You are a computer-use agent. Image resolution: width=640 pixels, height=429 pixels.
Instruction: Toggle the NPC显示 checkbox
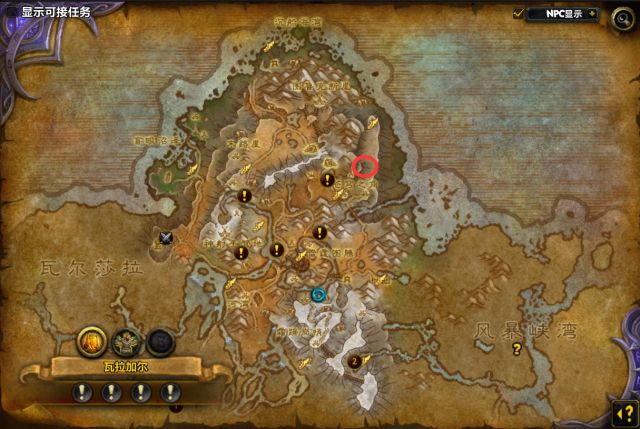519,13
